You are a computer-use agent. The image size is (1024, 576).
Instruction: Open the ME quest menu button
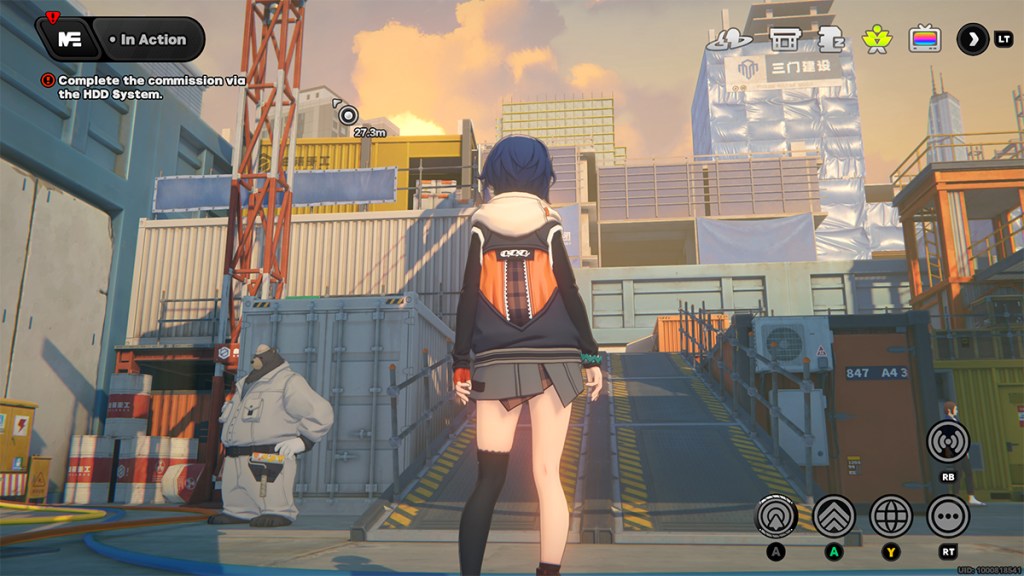[x=69, y=40]
